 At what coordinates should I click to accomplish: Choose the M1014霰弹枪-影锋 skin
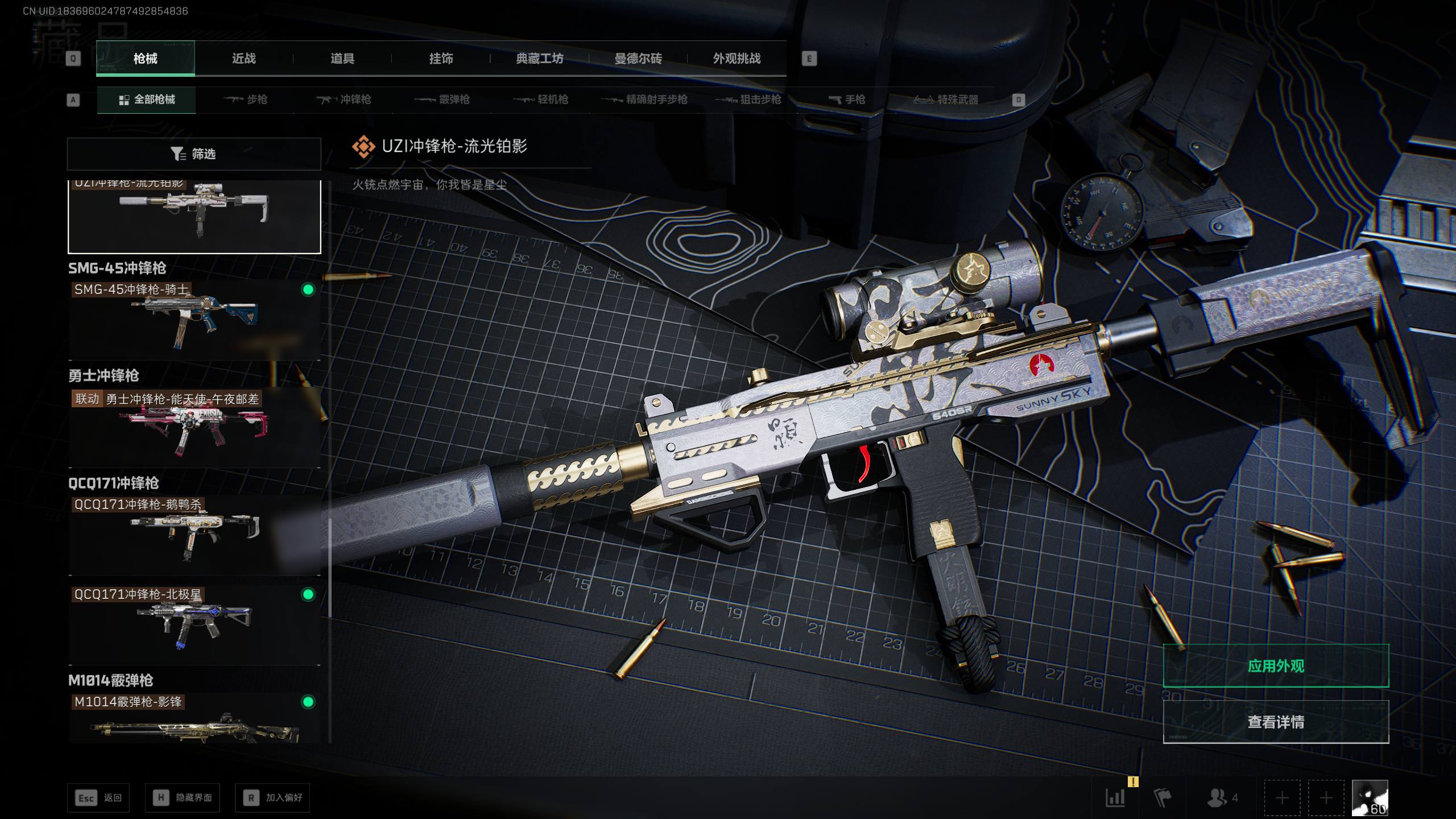pos(194,719)
